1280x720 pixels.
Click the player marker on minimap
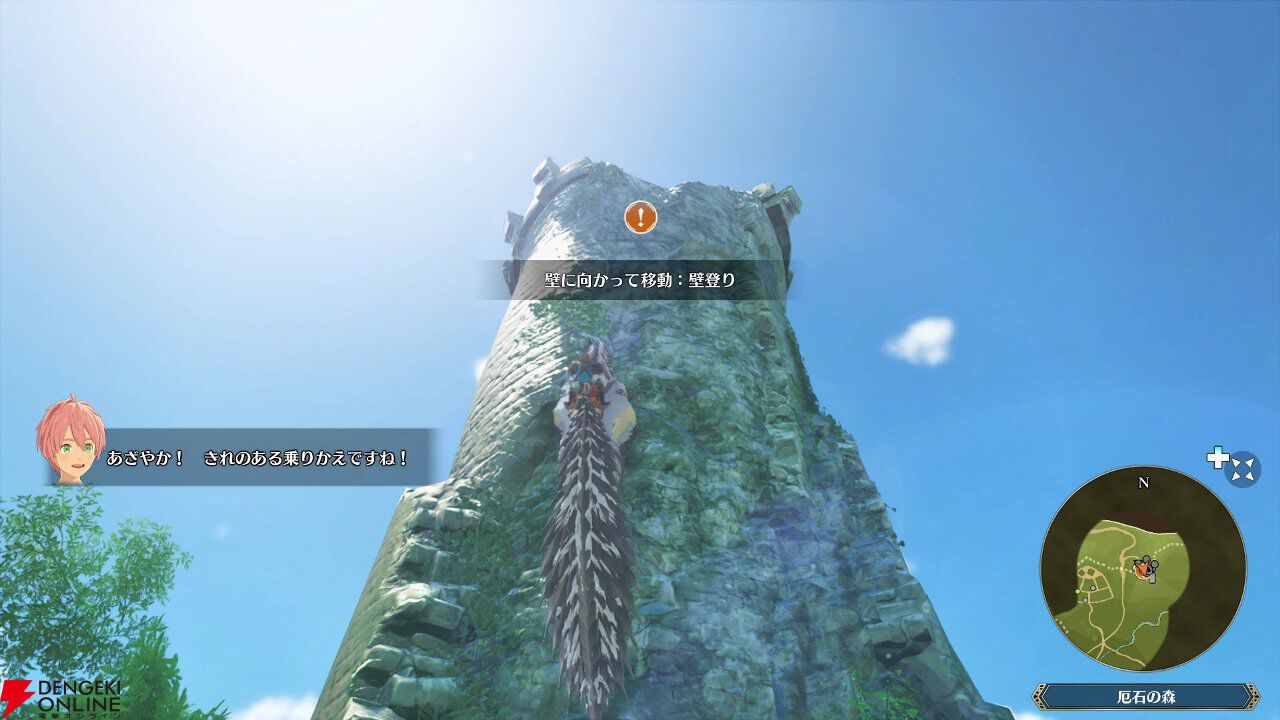(1142, 569)
